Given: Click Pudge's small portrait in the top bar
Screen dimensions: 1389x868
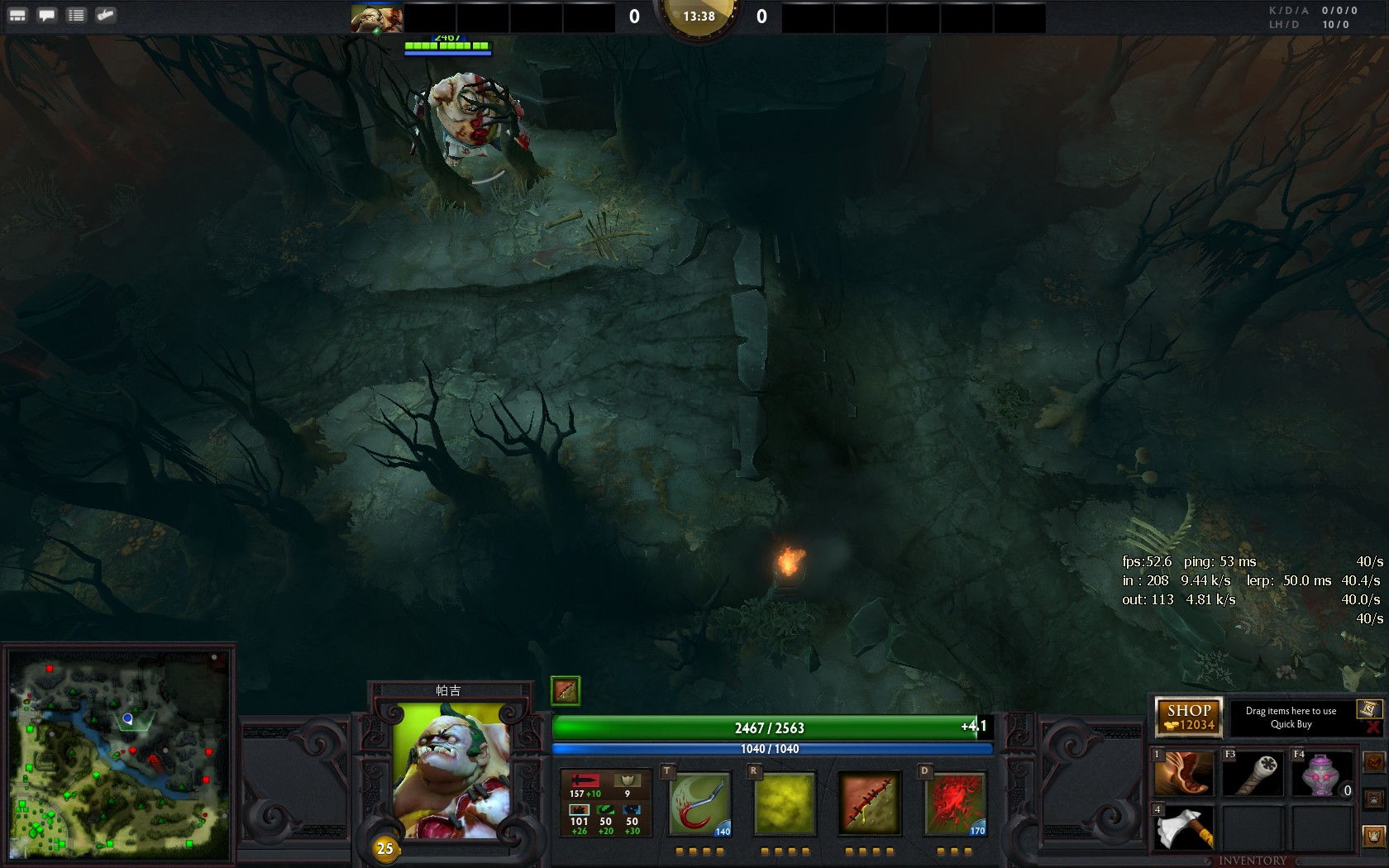Looking at the screenshot, I should [x=377, y=17].
